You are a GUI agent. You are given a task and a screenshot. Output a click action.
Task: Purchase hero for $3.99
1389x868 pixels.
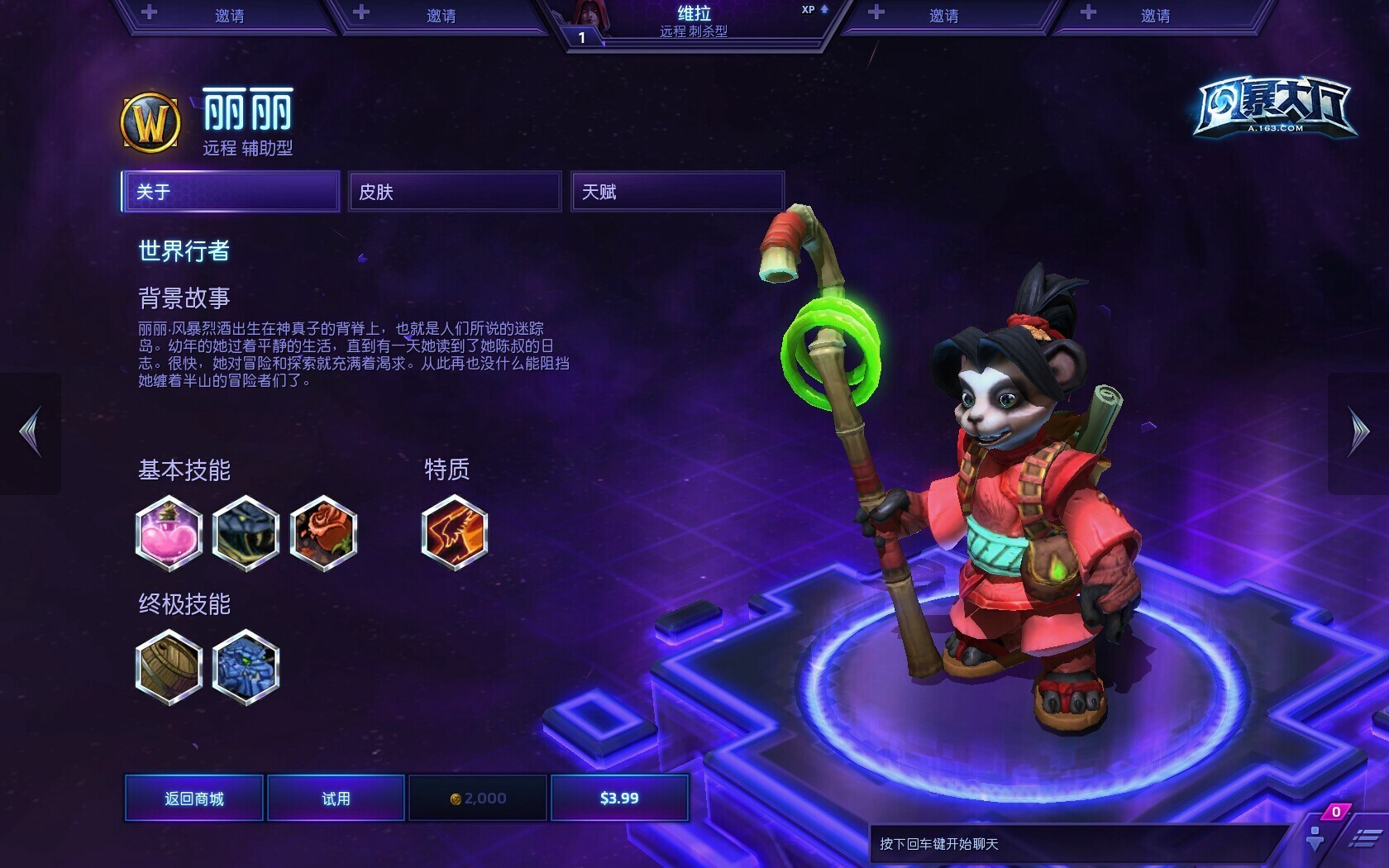619,798
